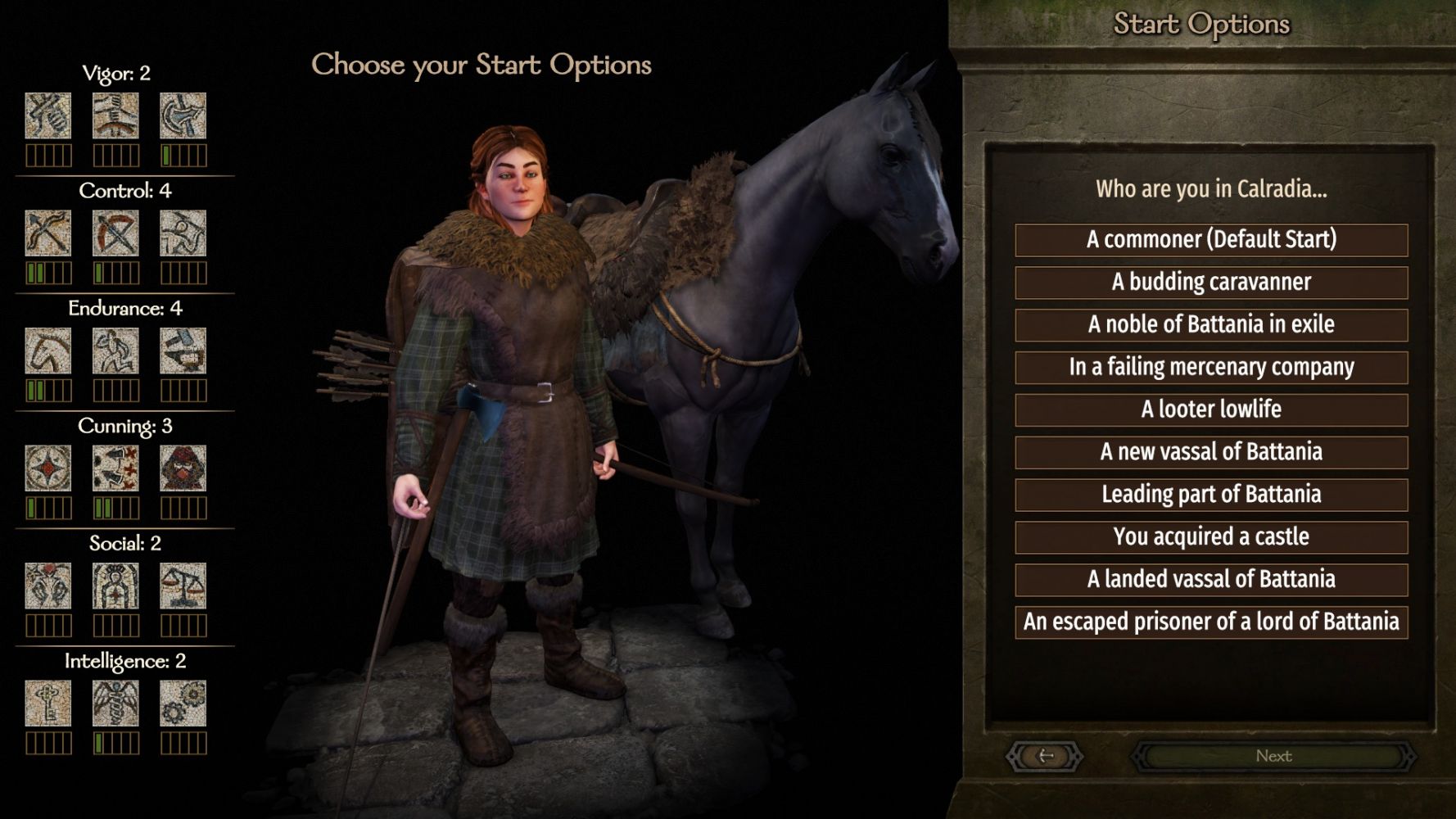Viewport: 1456px width, 819px height.
Task: Select the 'A looter lowlife' option
Action: tap(1211, 410)
